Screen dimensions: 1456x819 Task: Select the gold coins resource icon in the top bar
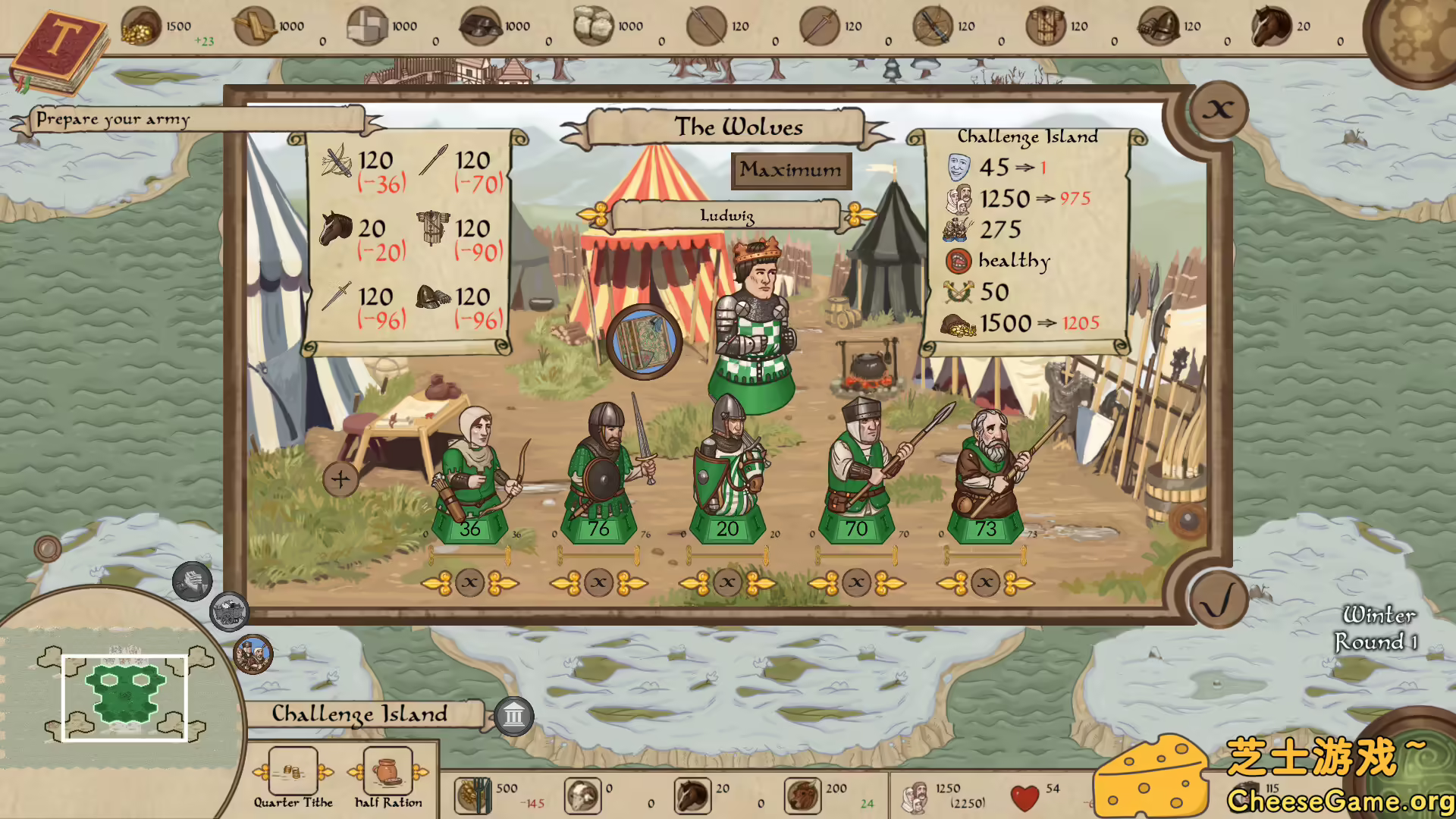tap(141, 26)
